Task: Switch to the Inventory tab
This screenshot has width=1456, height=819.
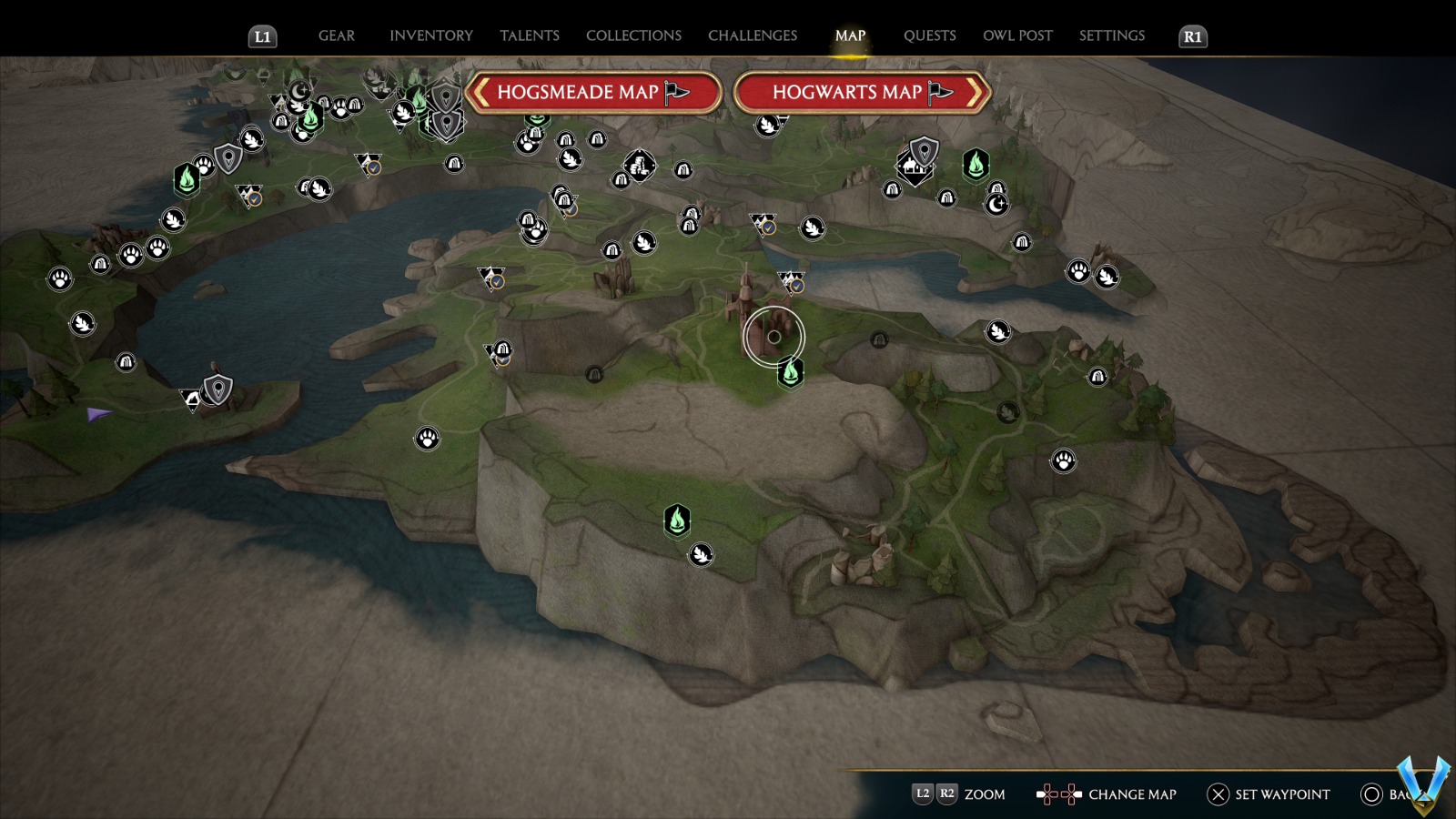Action: [x=430, y=35]
